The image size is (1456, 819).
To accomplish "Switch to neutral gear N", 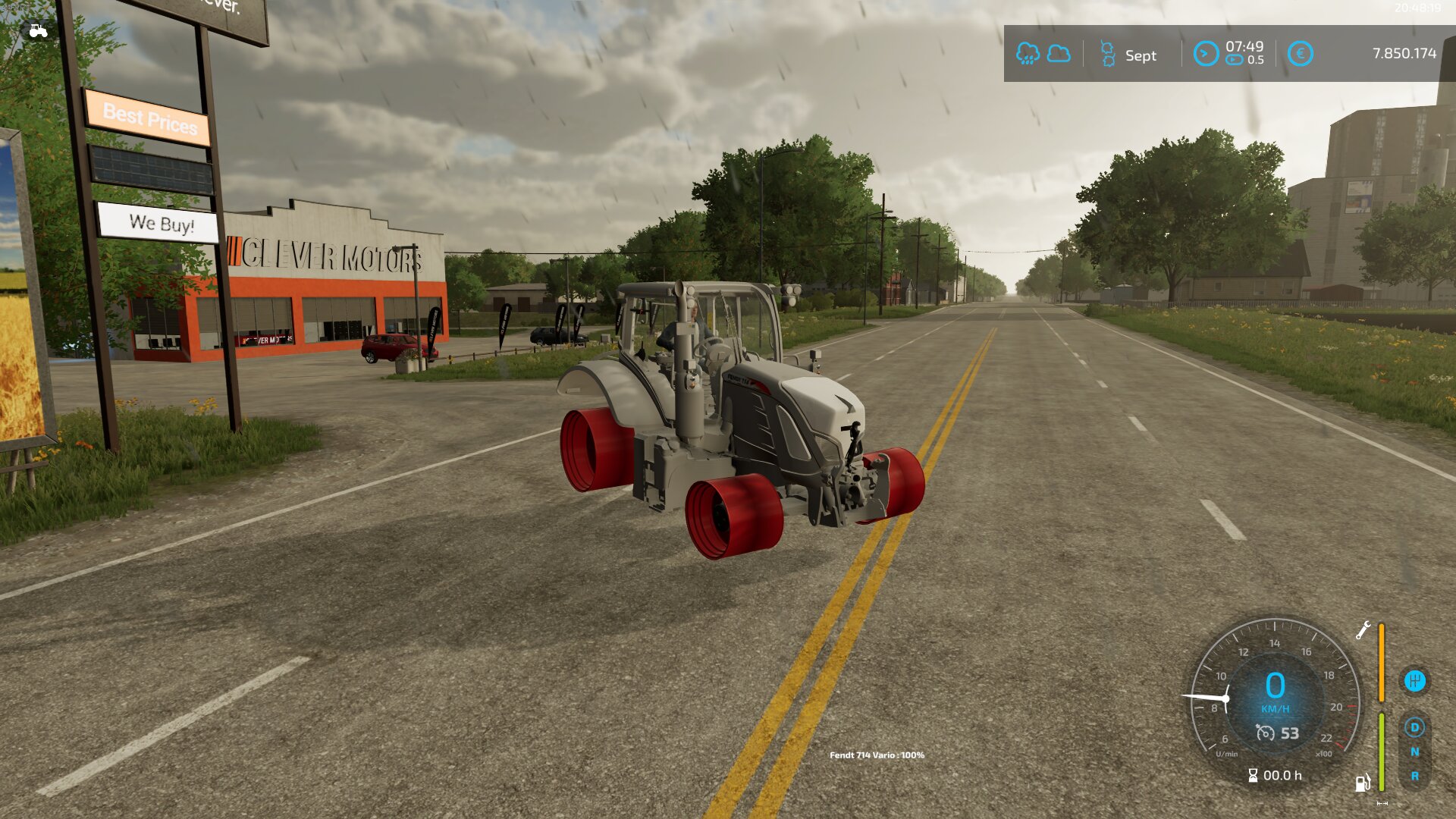I will 1414,752.
